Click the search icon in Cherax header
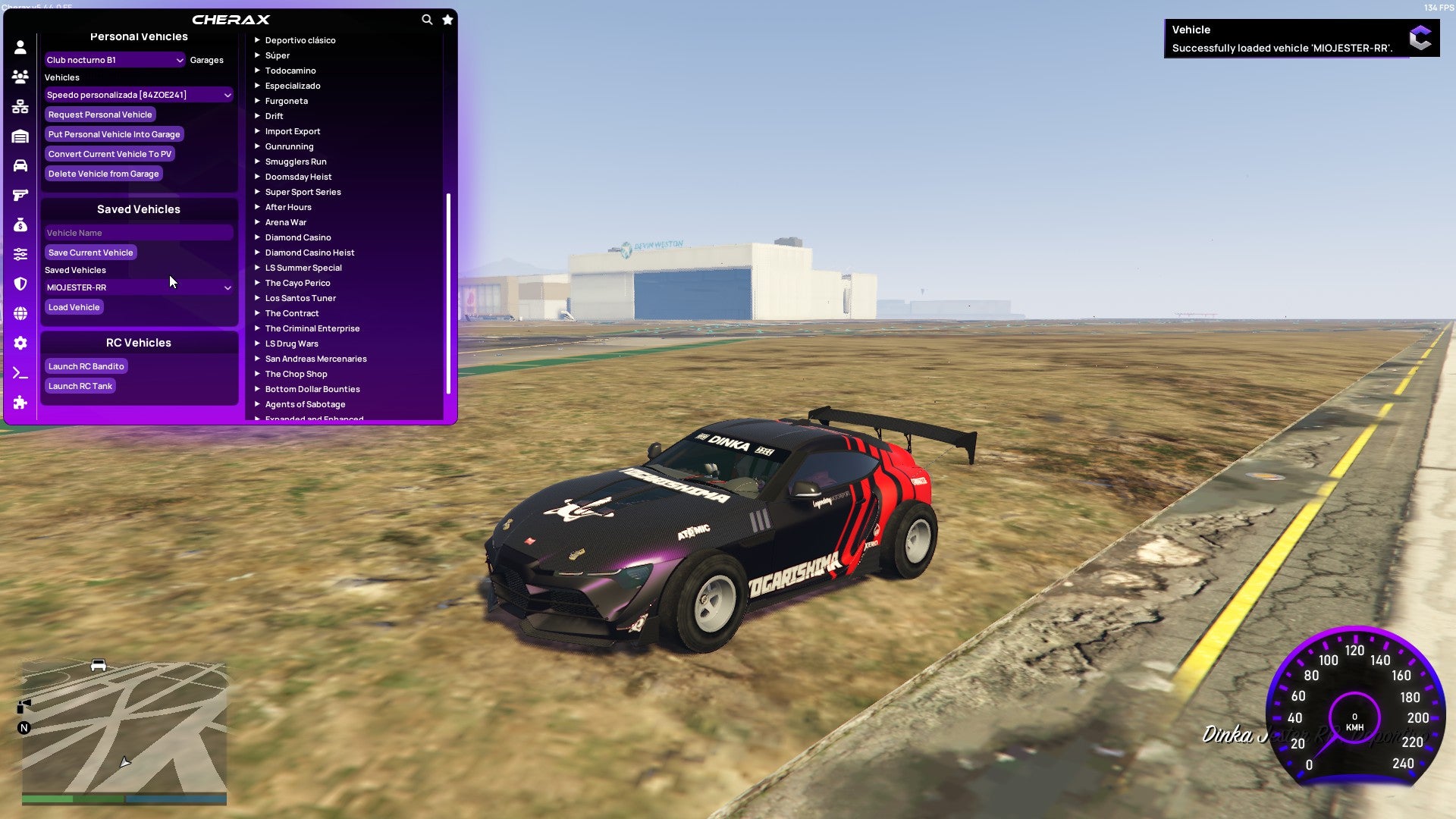Image resolution: width=1456 pixels, height=819 pixels. click(x=426, y=20)
